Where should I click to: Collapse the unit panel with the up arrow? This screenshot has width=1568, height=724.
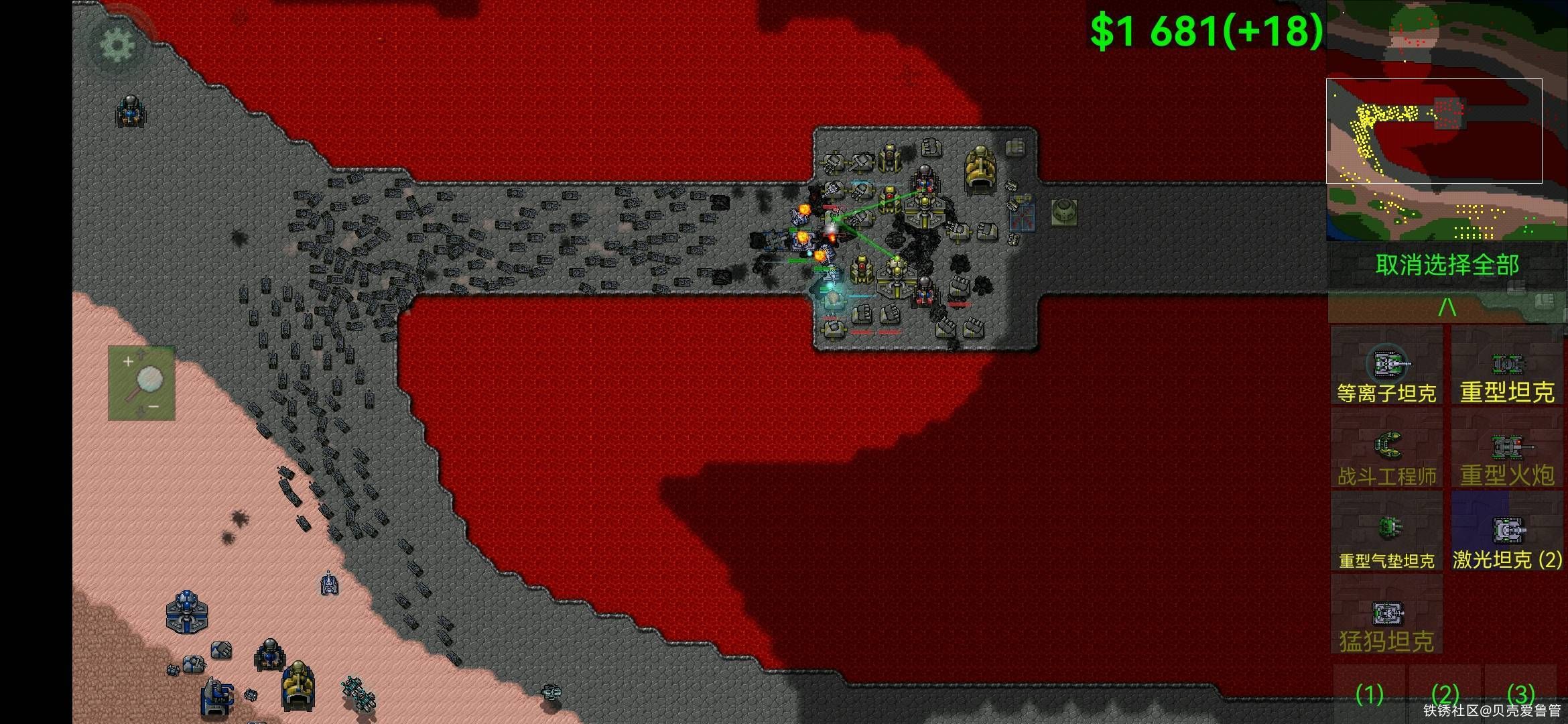(x=1447, y=307)
